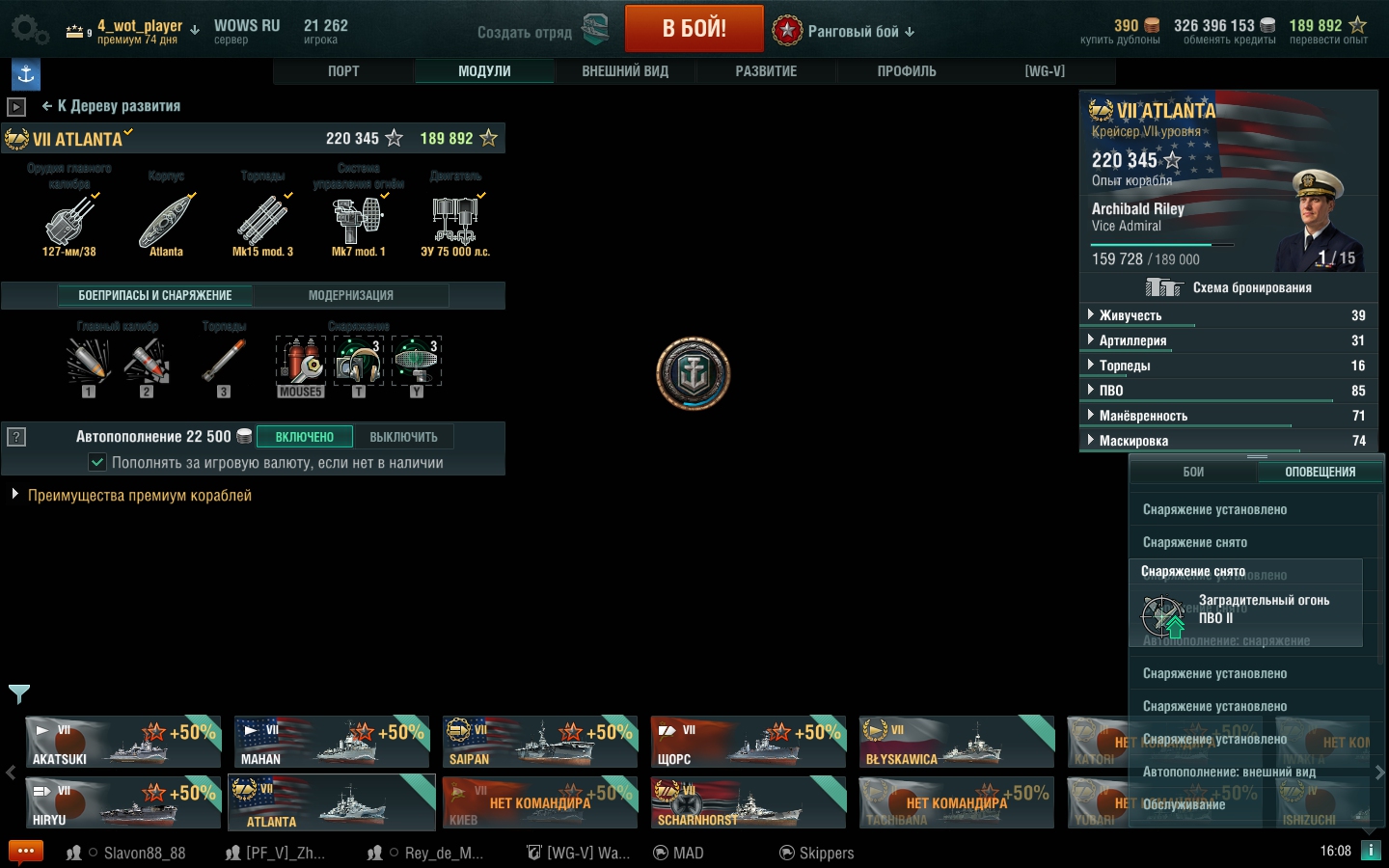Open the [WG-V] clan tab
Viewport: 1389px width, 868px height.
[1045, 71]
